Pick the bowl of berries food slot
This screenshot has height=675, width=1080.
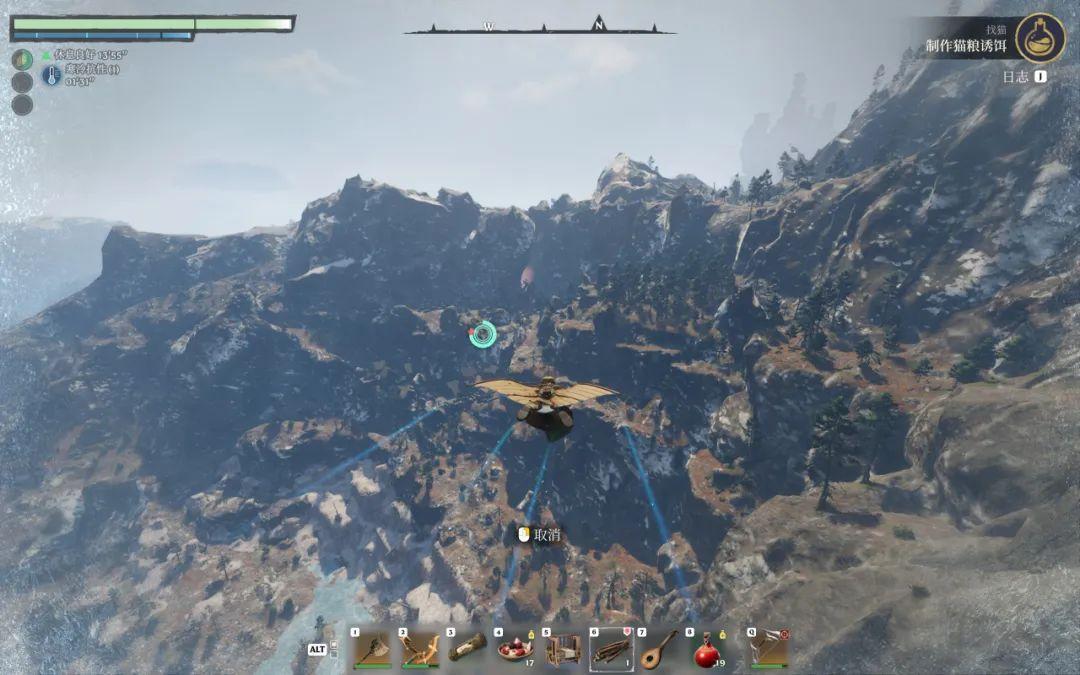tap(515, 649)
